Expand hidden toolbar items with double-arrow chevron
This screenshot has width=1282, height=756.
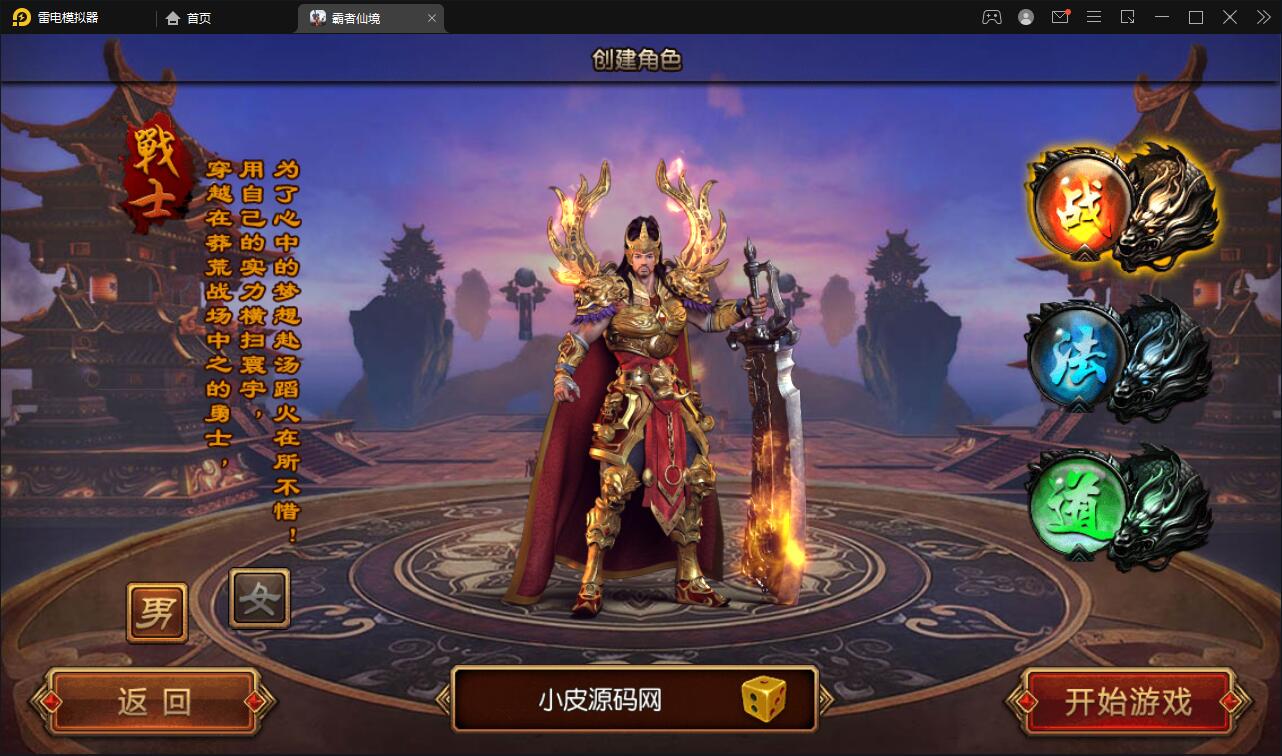1262,17
